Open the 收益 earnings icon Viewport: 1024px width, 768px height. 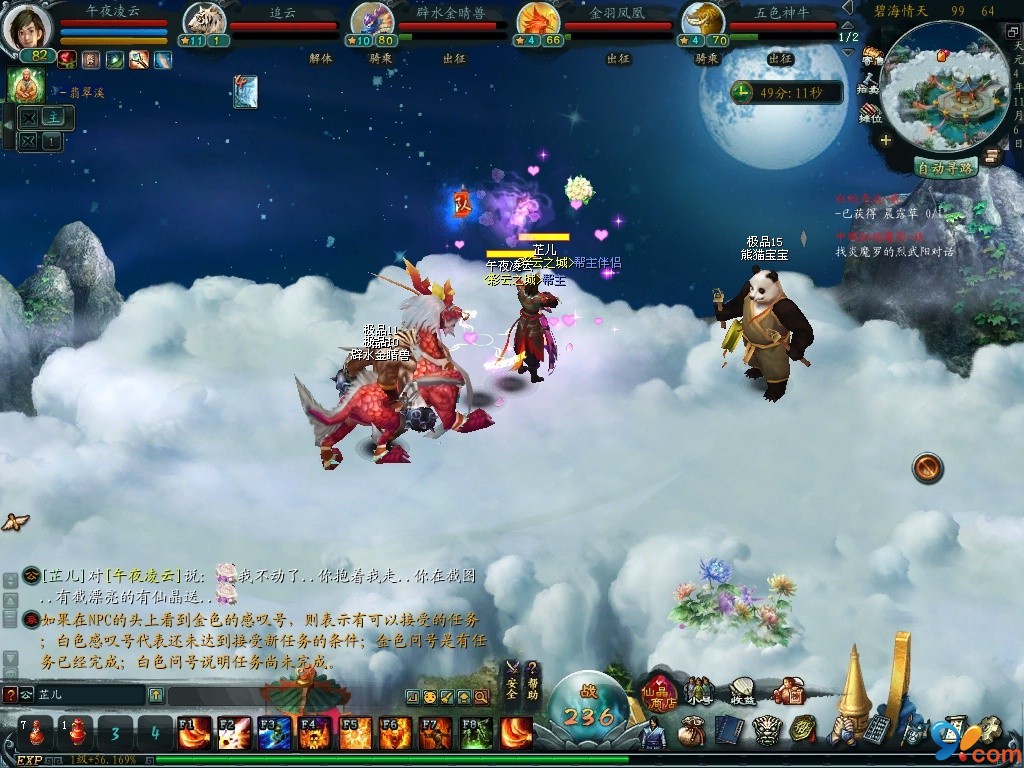742,691
